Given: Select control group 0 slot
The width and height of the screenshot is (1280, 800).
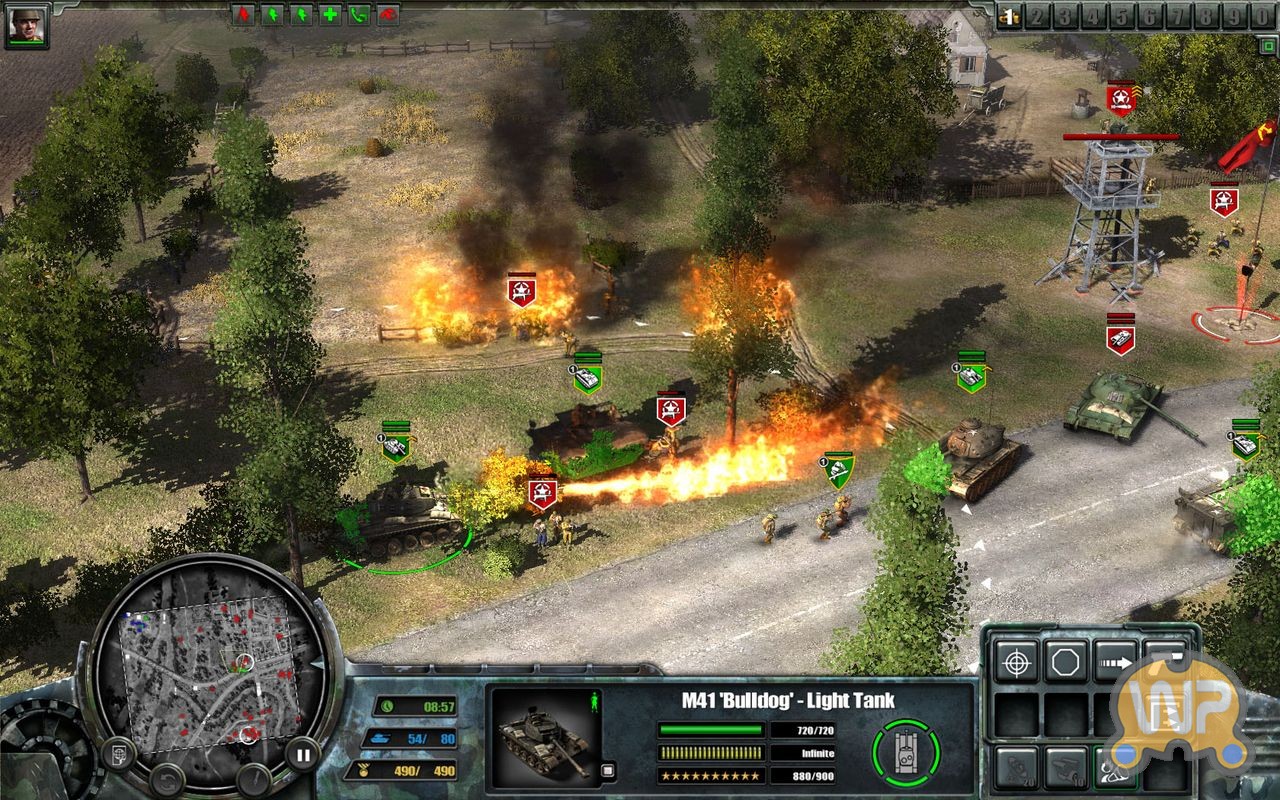Looking at the screenshot, I should pyautogui.click(x=1264, y=15).
